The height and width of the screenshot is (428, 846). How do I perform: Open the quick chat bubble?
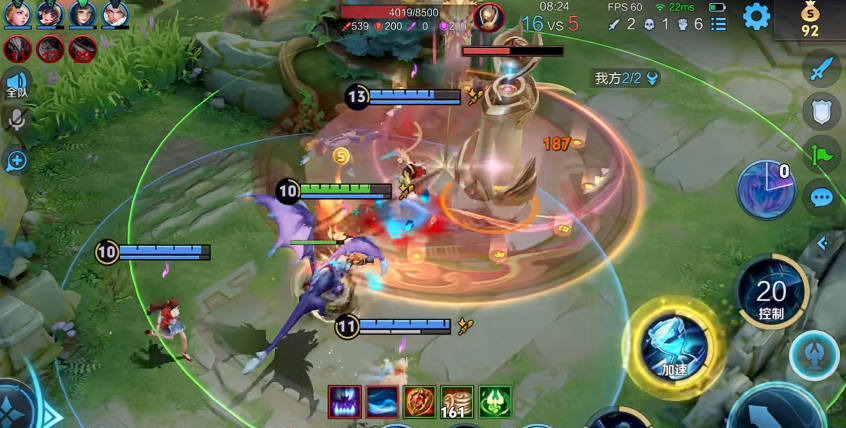(x=822, y=197)
